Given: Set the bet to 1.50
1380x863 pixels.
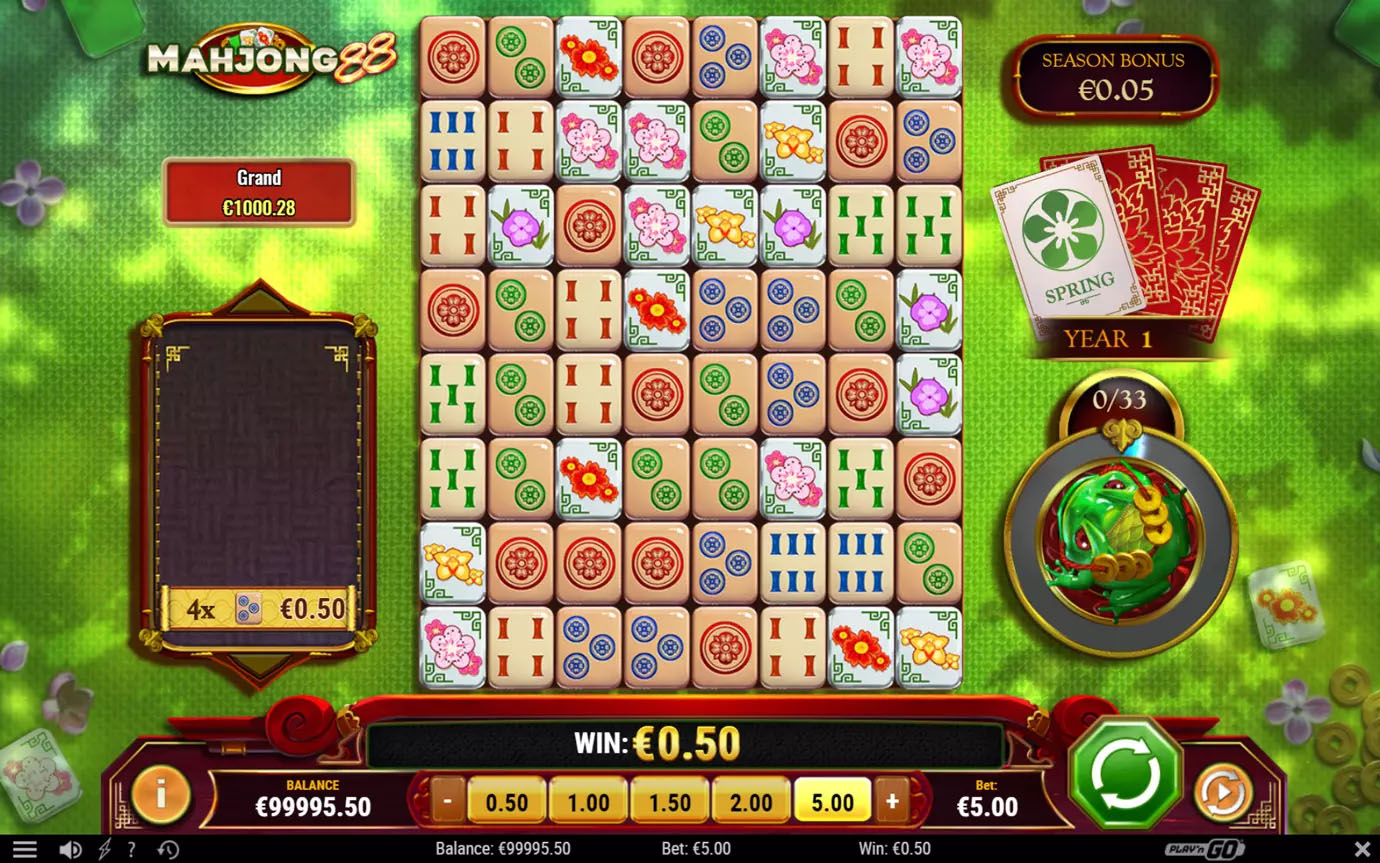Looking at the screenshot, I should pyautogui.click(x=669, y=802).
